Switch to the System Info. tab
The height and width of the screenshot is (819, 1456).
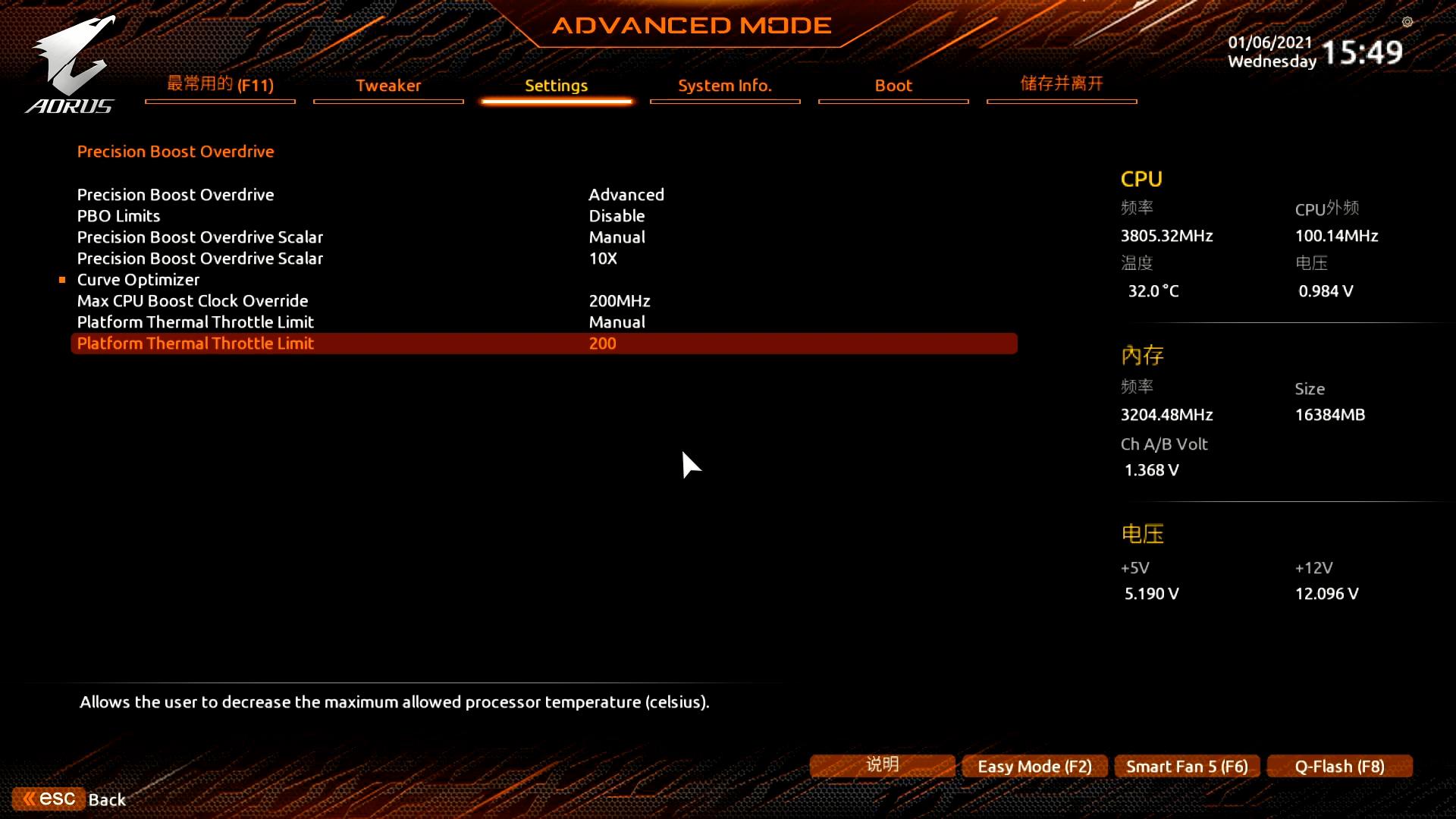pos(724,86)
